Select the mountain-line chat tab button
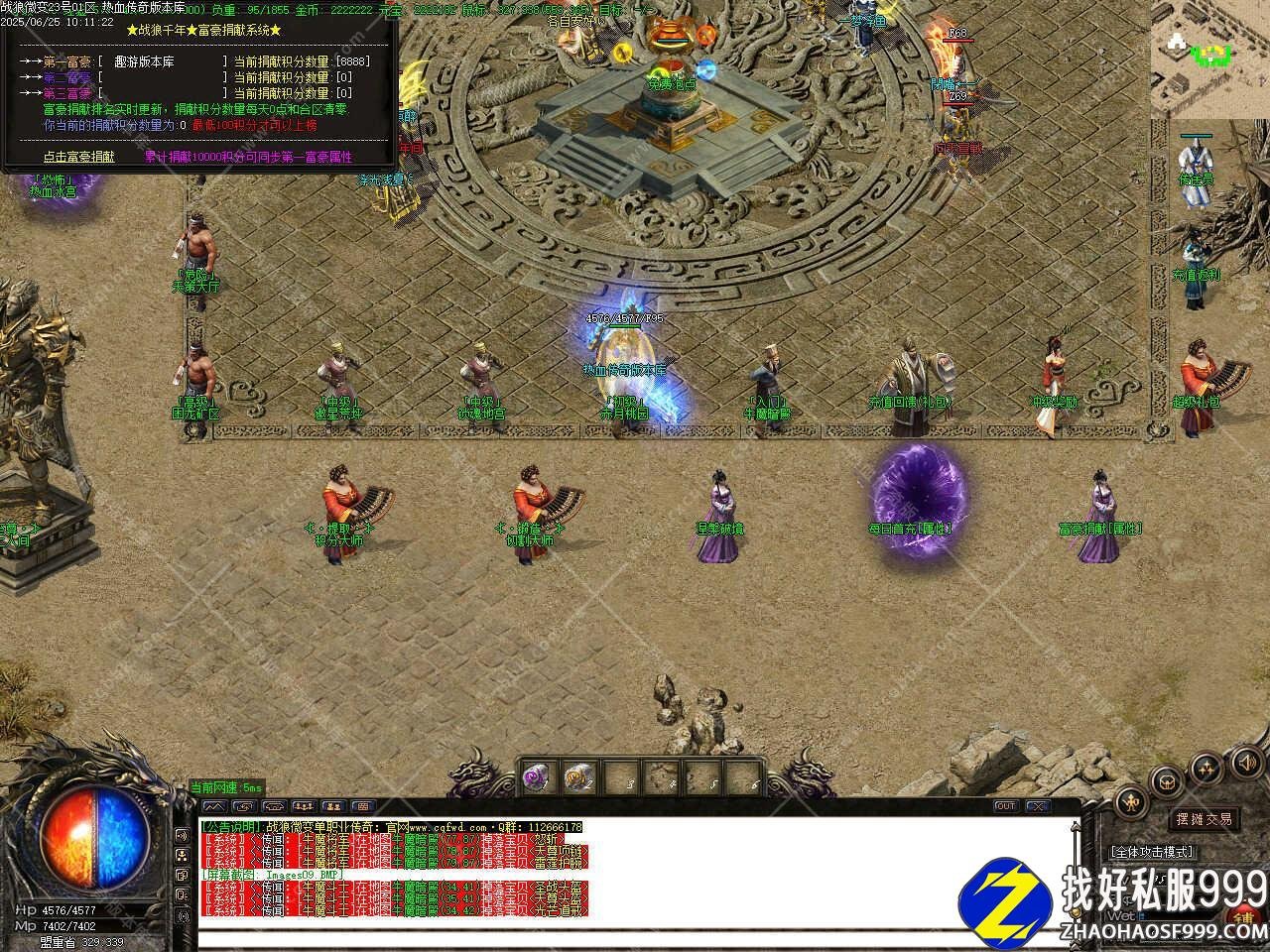 coord(213,806)
